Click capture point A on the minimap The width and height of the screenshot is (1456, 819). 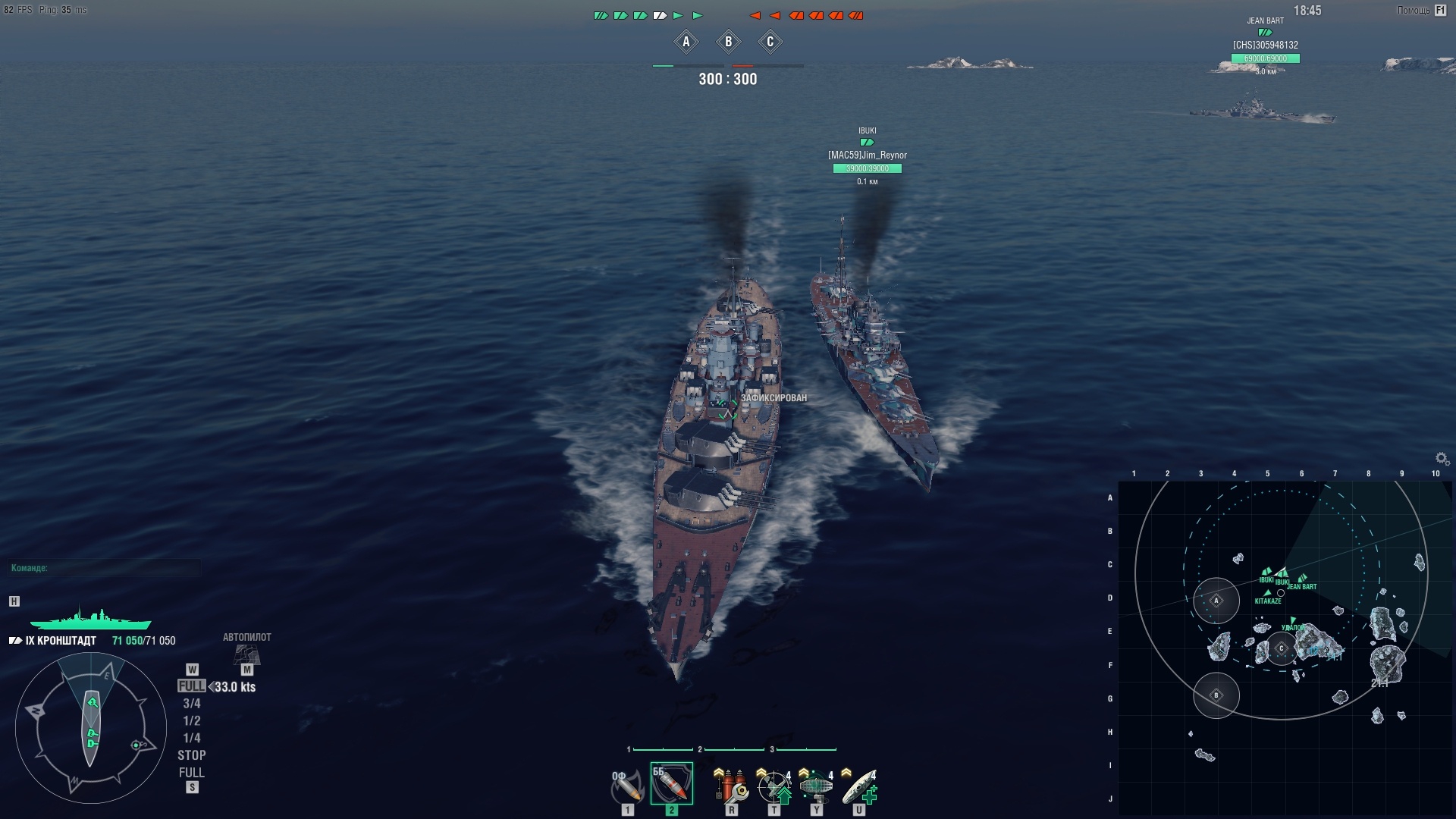point(1216,601)
